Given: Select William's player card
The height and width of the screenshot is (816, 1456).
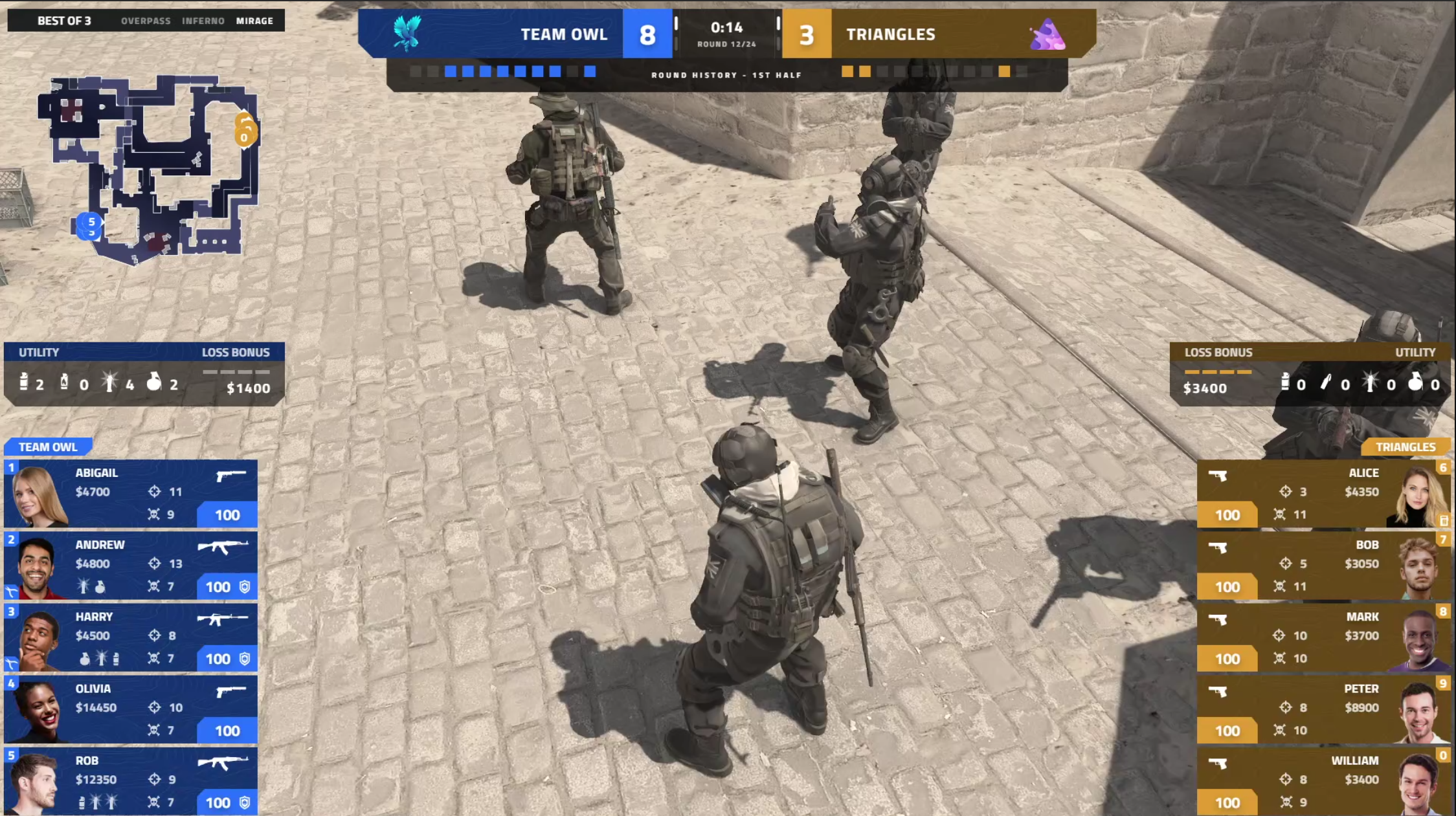Looking at the screenshot, I should click(x=1323, y=781).
